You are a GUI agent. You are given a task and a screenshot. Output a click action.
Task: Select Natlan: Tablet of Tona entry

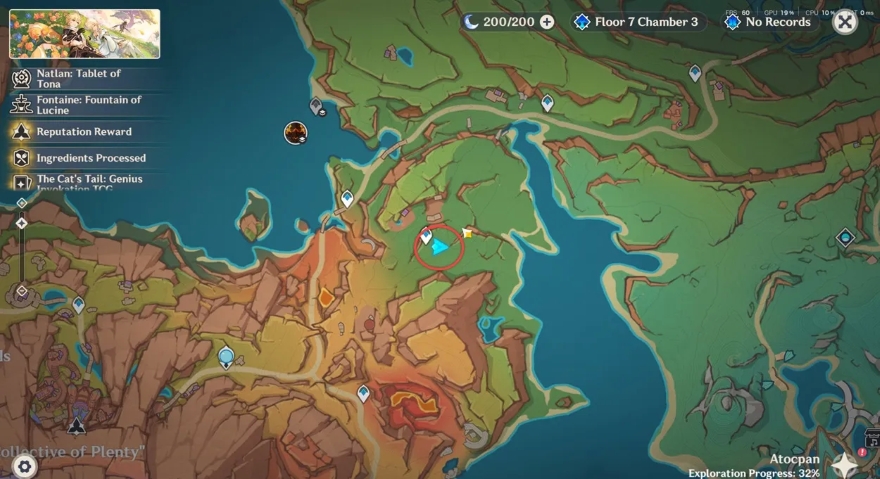point(80,78)
